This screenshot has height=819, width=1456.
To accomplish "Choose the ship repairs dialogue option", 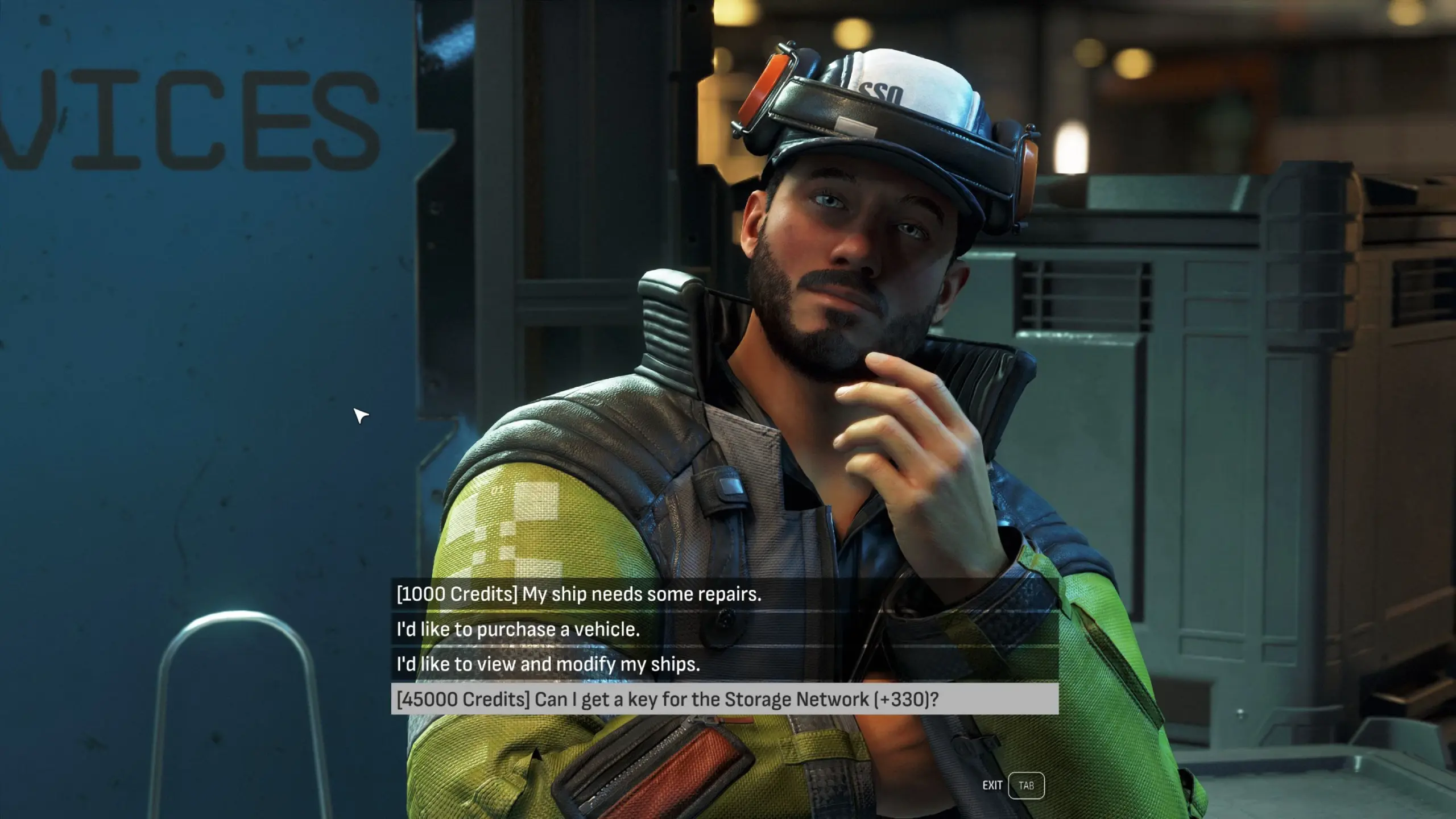I will click(x=578, y=594).
